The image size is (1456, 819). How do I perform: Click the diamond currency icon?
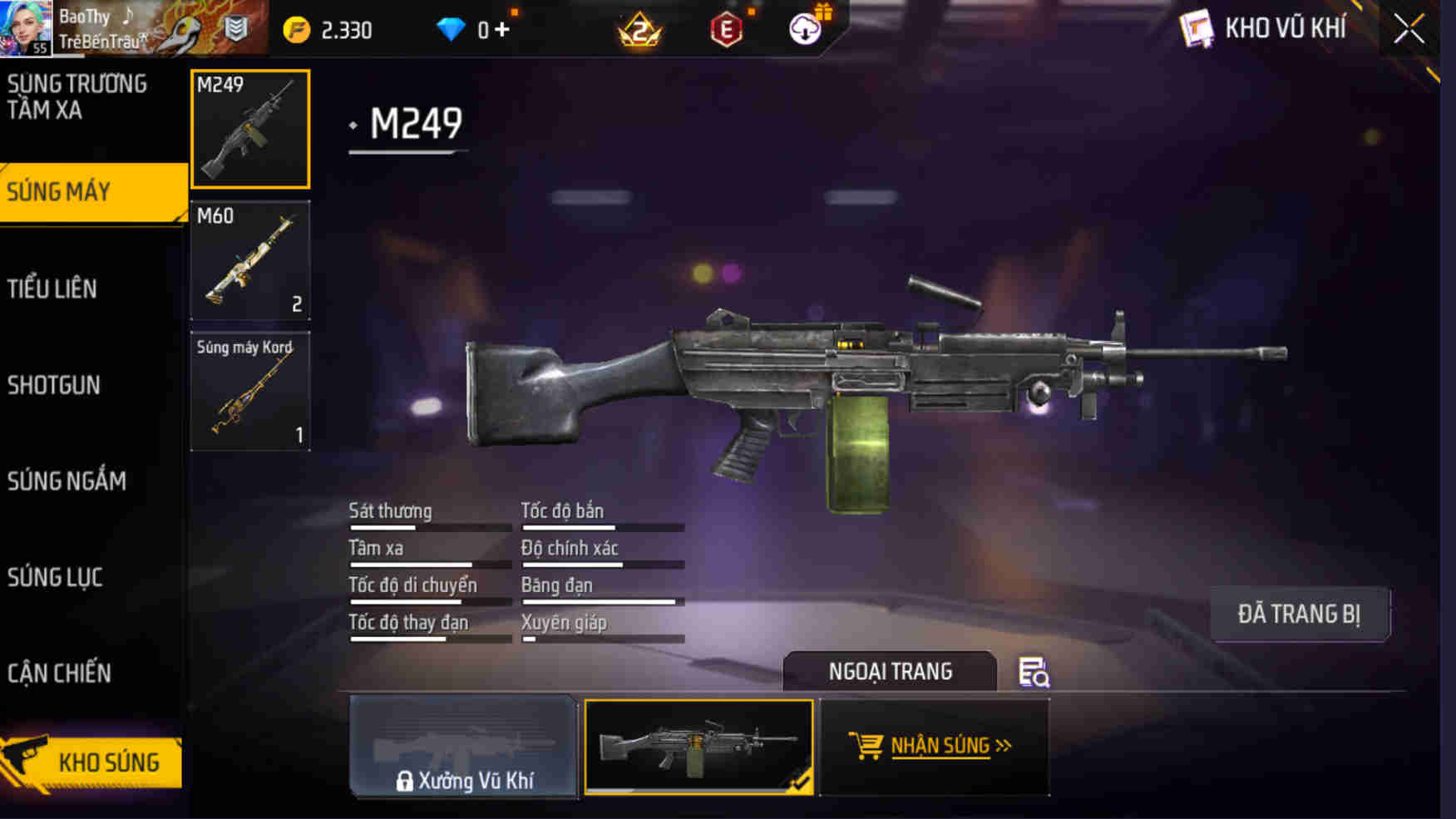452,27
